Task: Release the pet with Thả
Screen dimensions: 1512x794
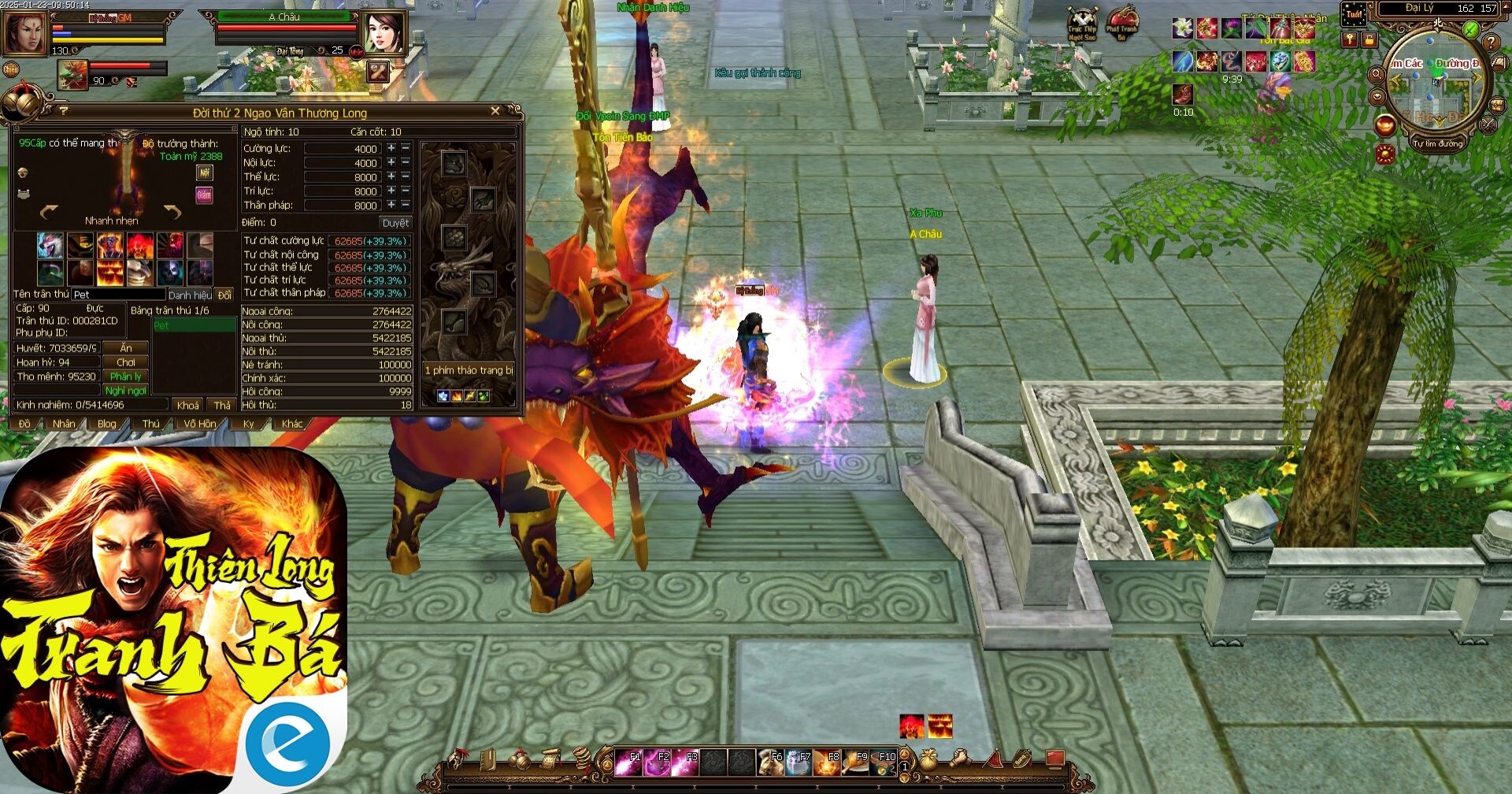Action: (222, 405)
